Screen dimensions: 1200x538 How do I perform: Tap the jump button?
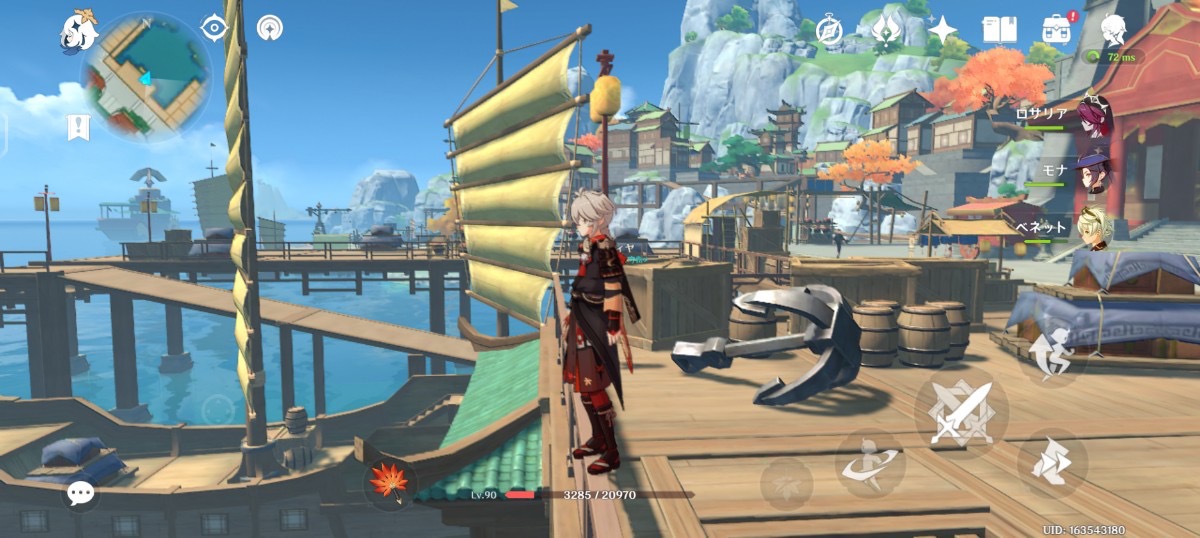click(x=1051, y=463)
